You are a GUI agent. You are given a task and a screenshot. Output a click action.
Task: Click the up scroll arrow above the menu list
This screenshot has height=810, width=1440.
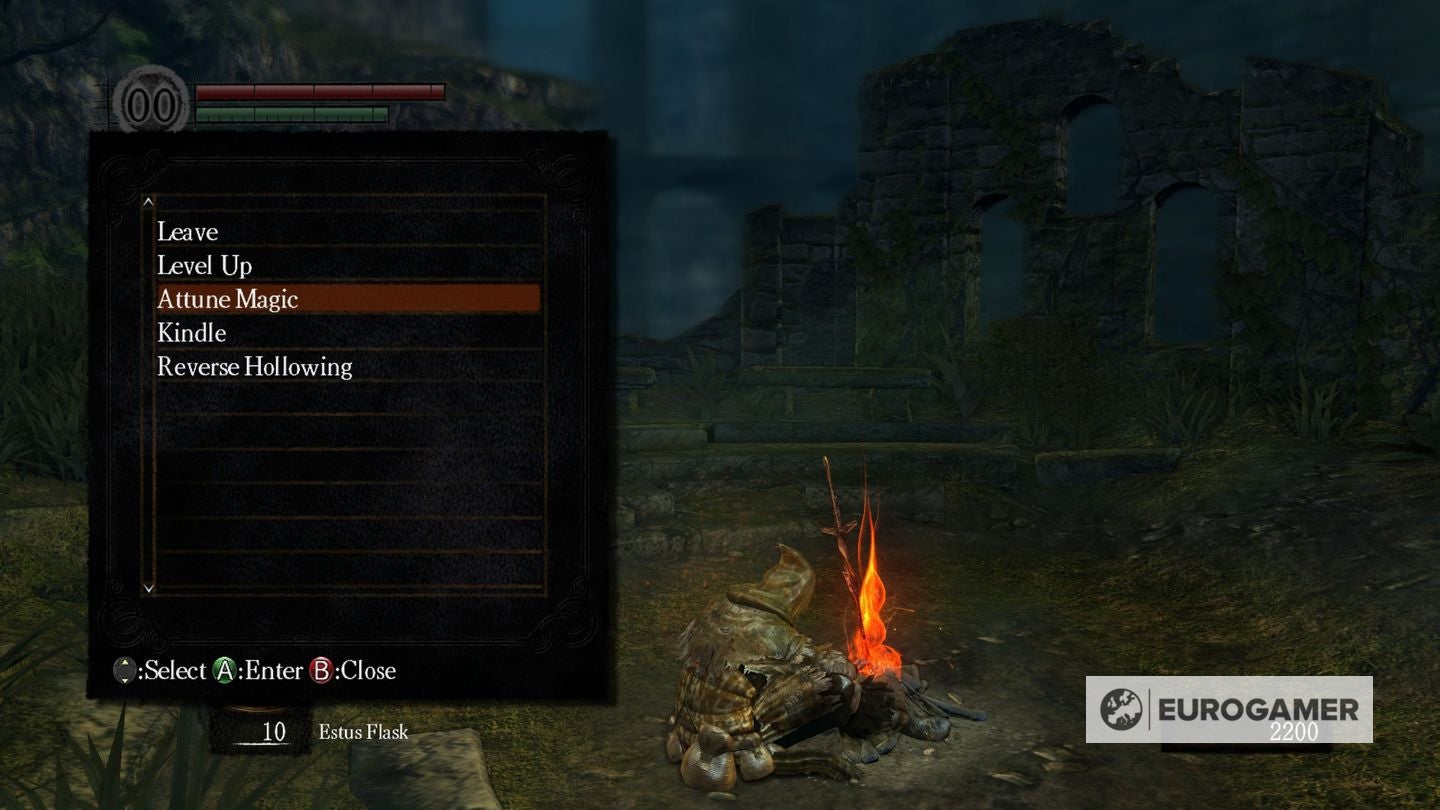pos(148,203)
